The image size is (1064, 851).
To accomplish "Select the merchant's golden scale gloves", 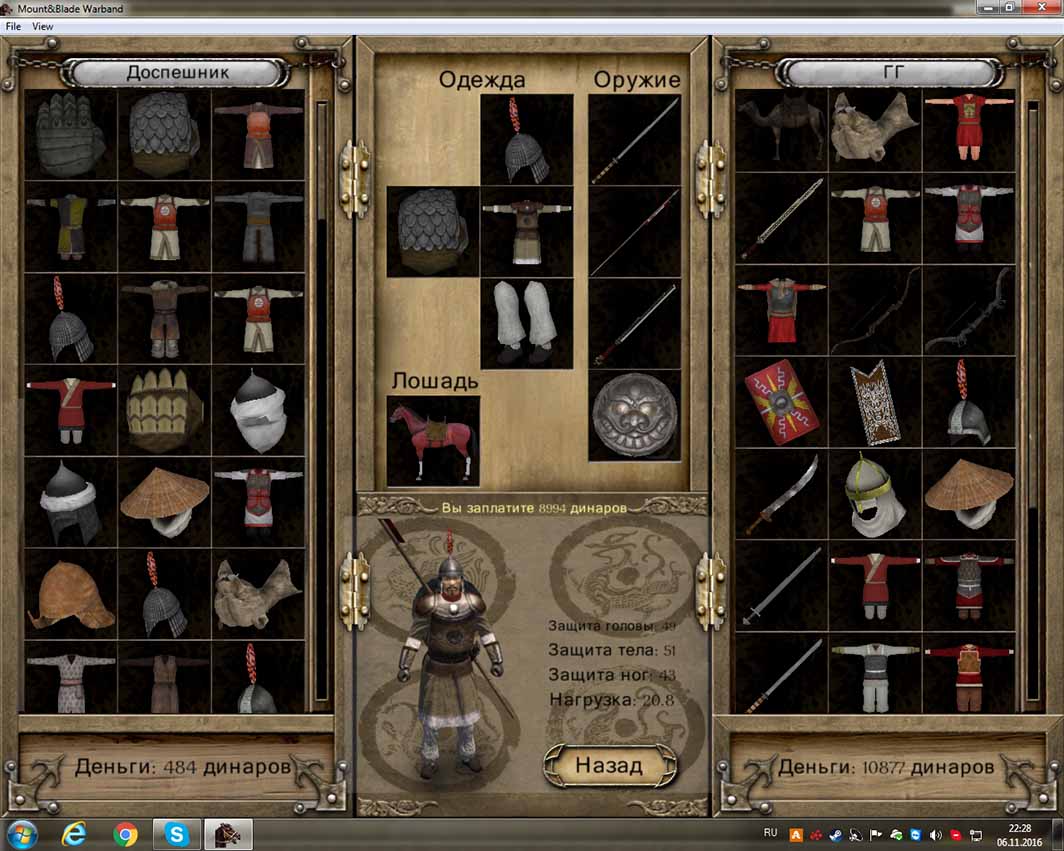I will pyautogui.click(x=164, y=411).
